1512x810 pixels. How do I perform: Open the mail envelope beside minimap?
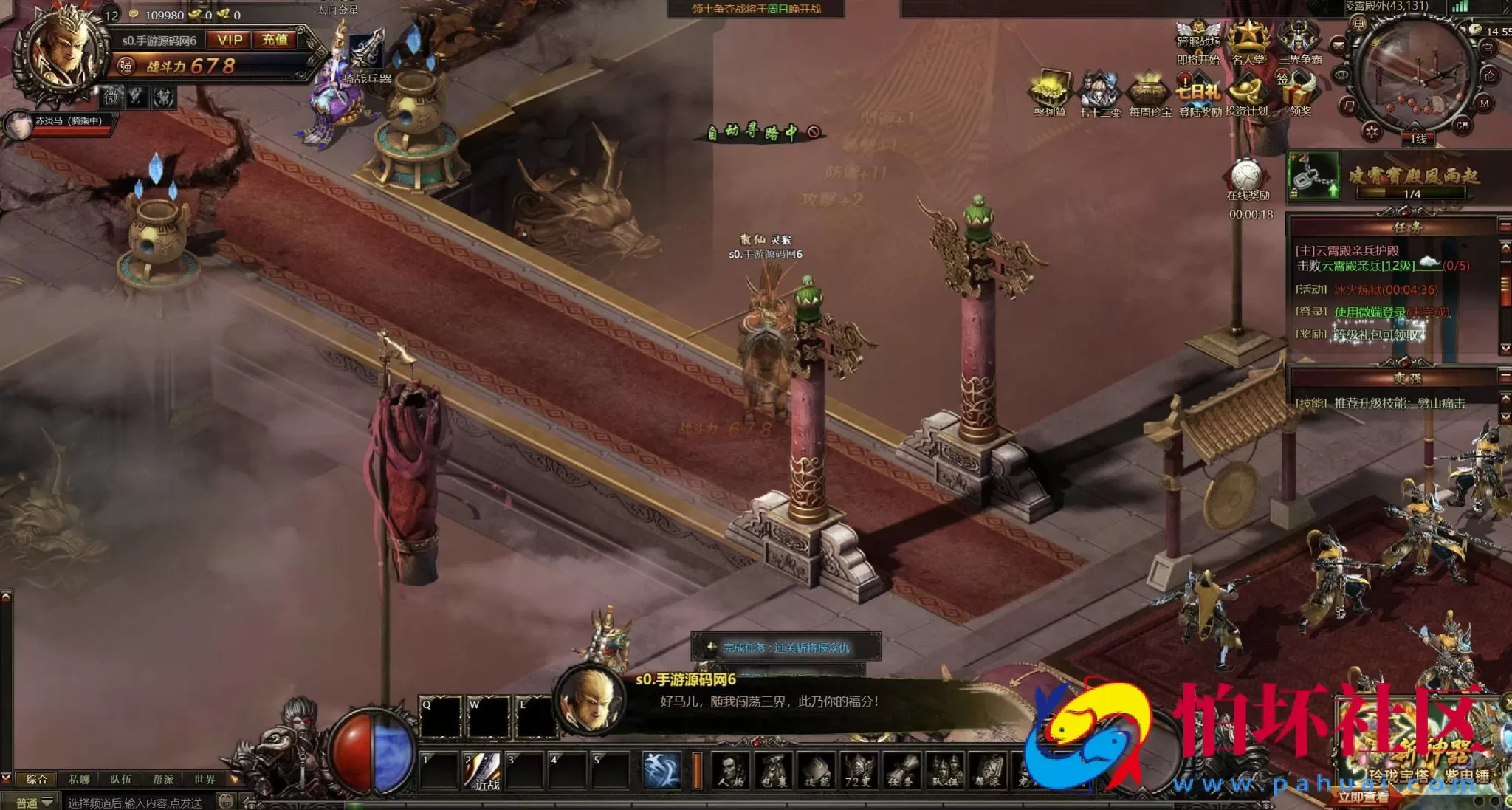[x=1338, y=46]
